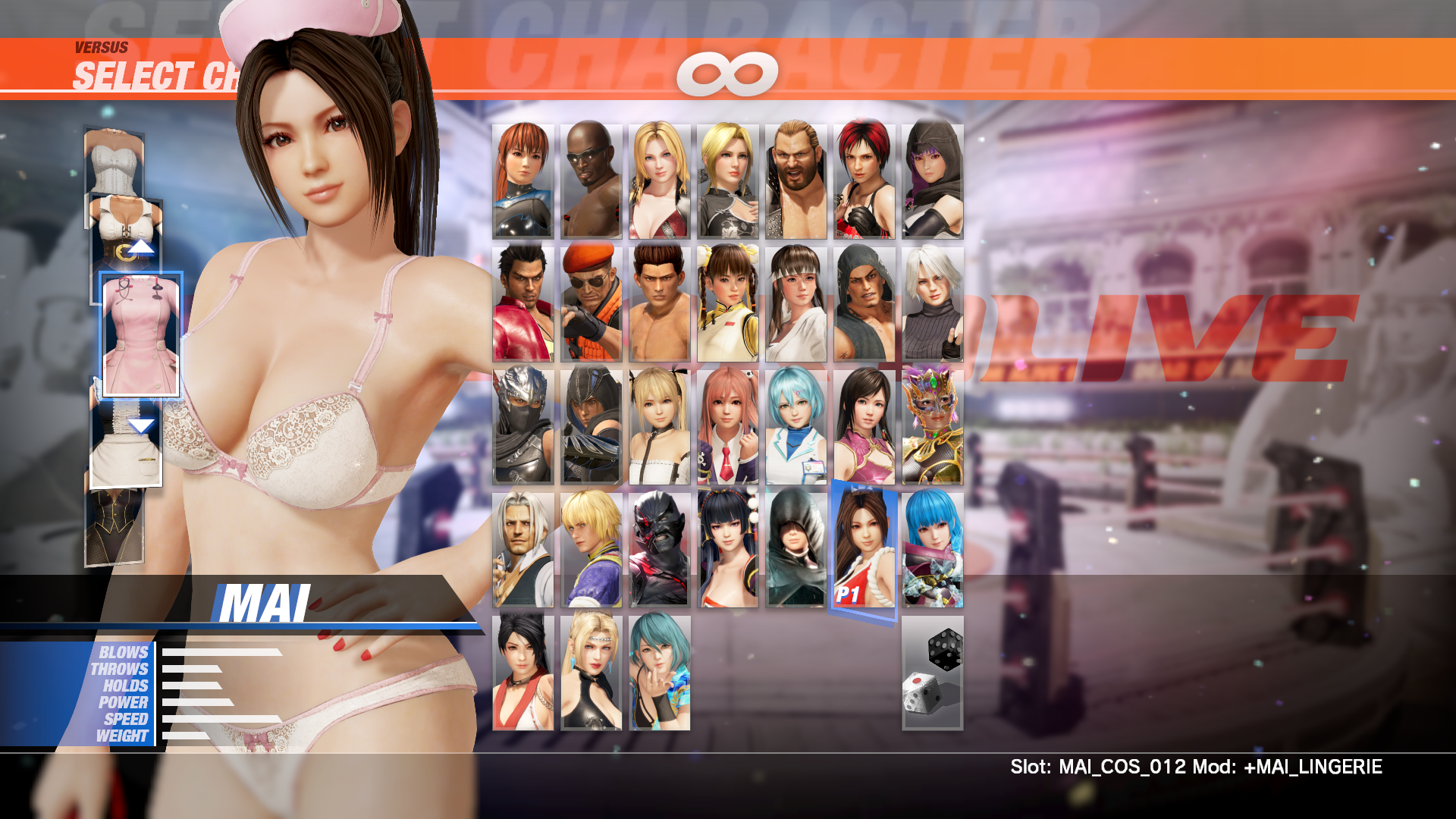Pick the white-haired woman in black turtleneck
Image resolution: width=1456 pixels, height=819 pixels.
click(x=932, y=303)
